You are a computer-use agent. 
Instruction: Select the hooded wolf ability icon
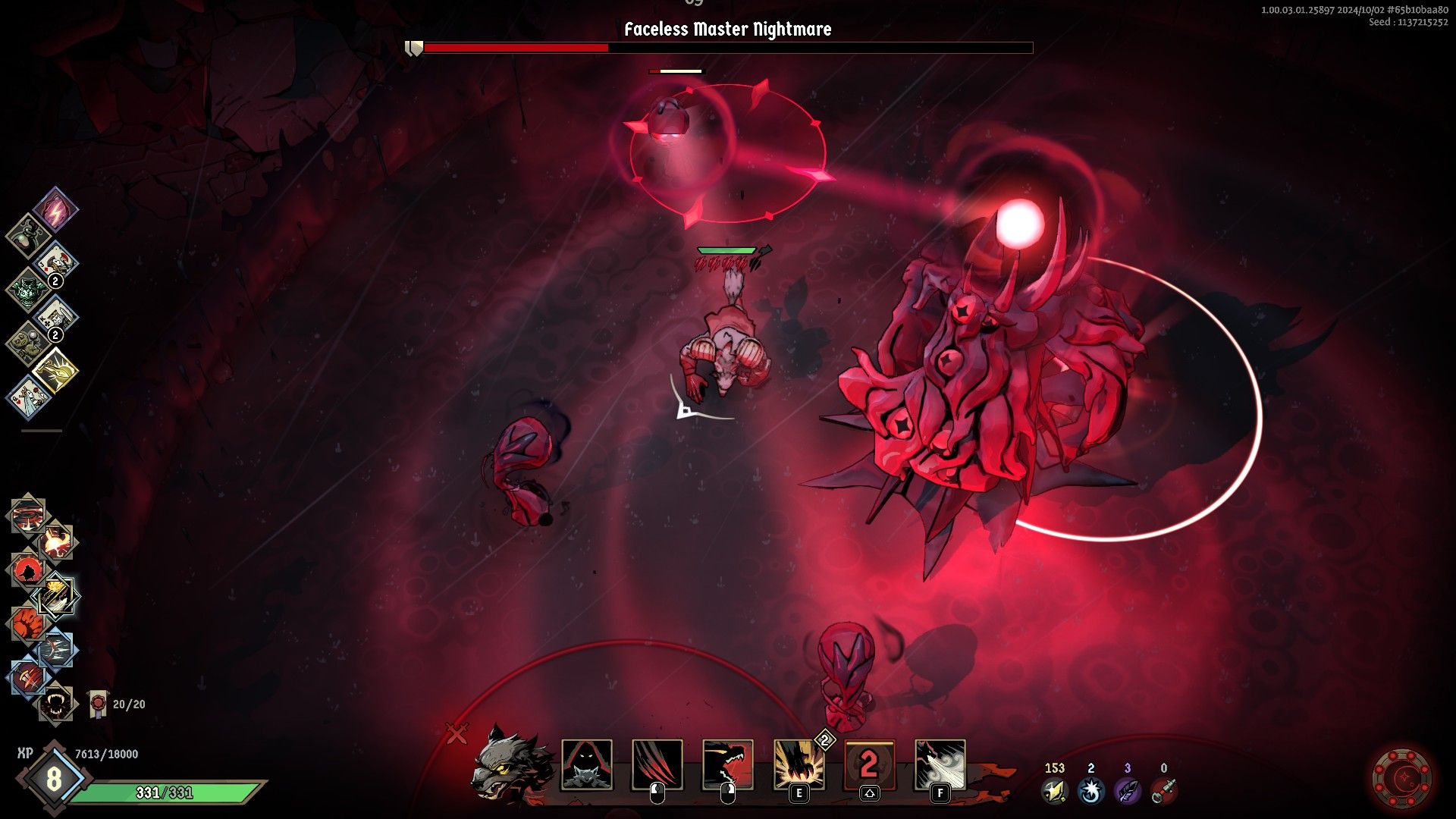(x=587, y=764)
